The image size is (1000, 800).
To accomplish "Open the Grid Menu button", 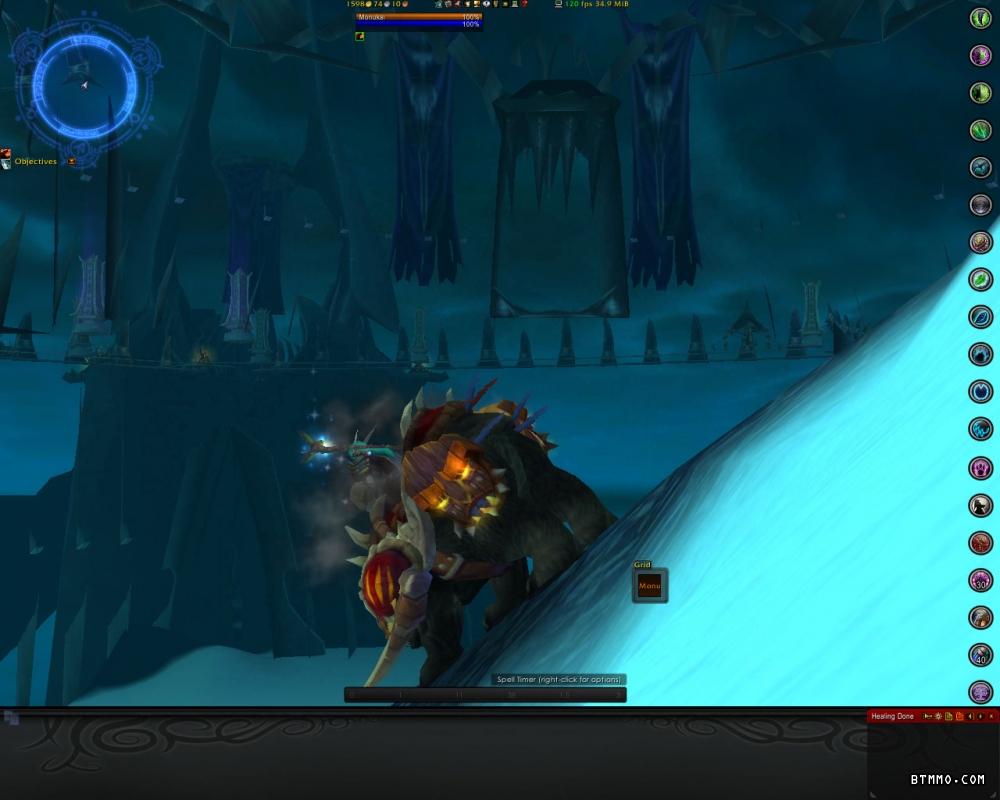I will pyautogui.click(x=649, y=586).
